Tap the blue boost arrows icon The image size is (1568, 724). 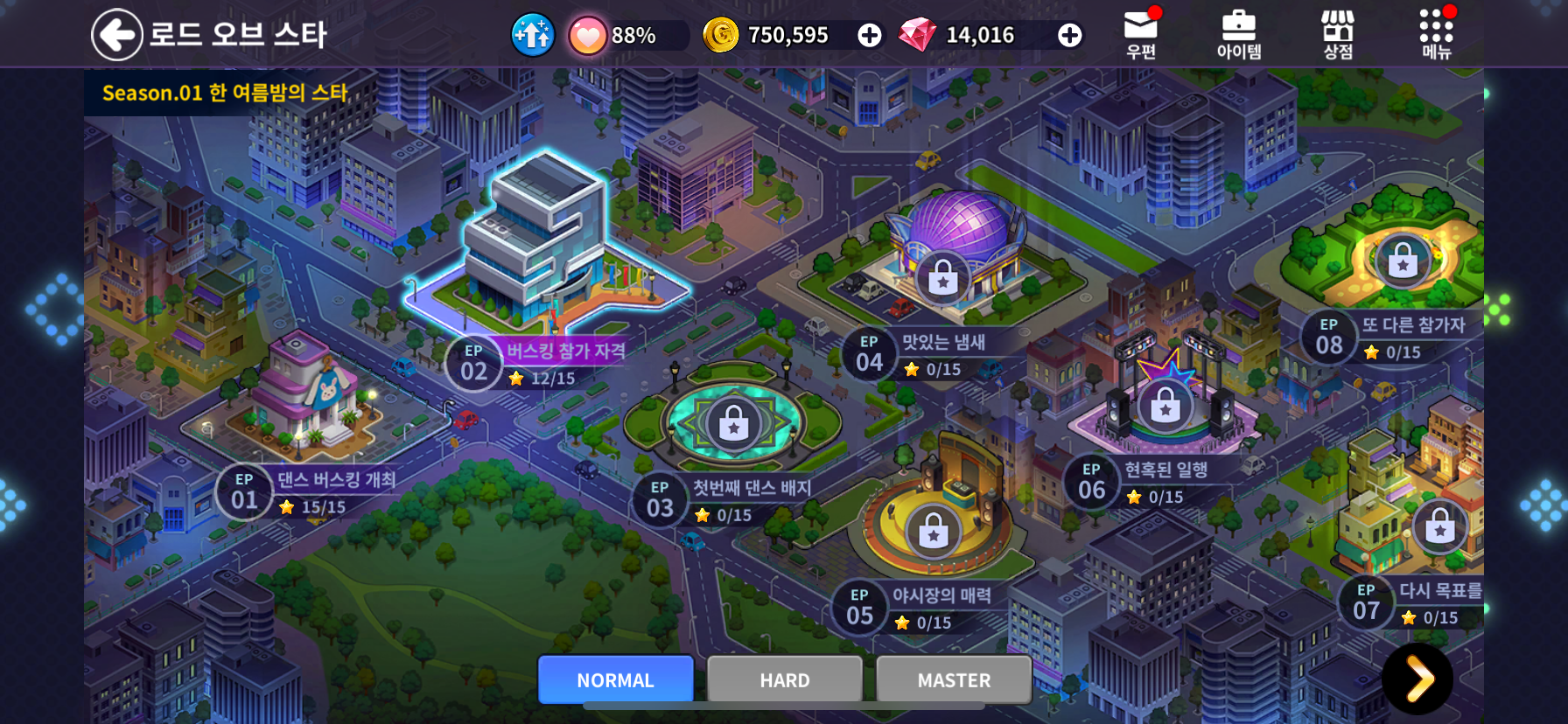pyautogui.click(x=532, y=35)
